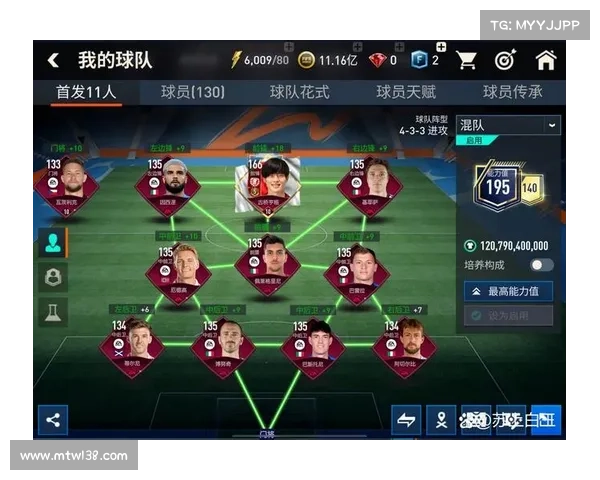Image resolution: width=600 pixels, height=480 pixels.
Task: Open the shopping cart store
Action: tap(467, 60)
